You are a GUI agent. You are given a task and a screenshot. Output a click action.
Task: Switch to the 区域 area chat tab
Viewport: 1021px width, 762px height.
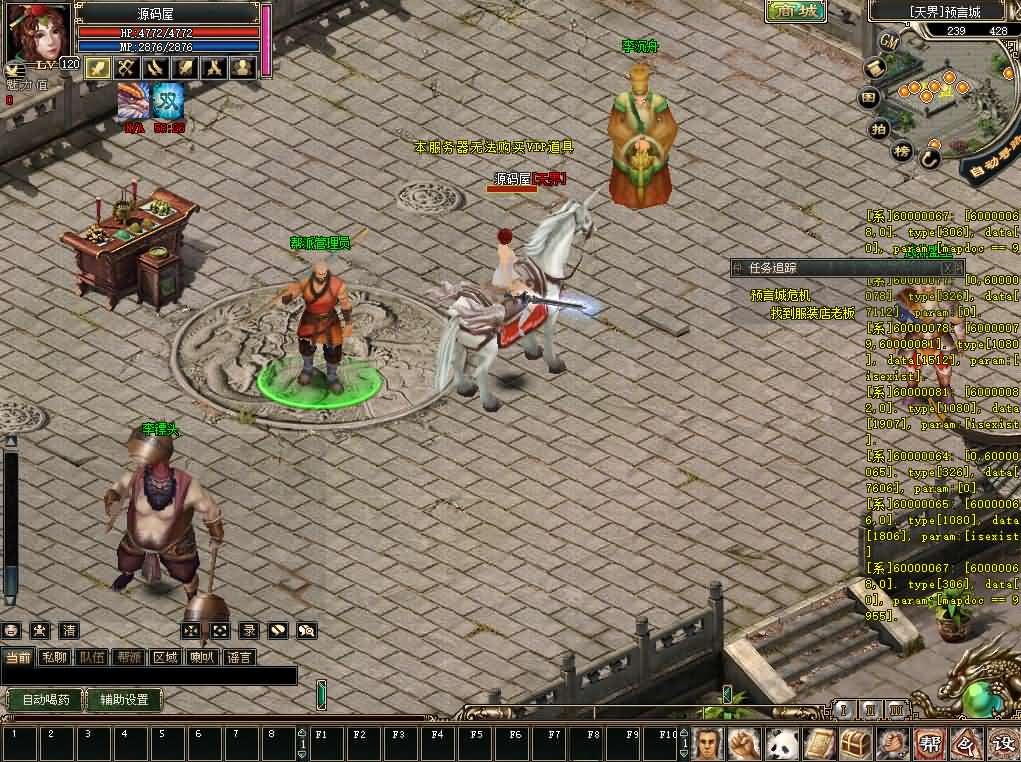coord(165,658)
